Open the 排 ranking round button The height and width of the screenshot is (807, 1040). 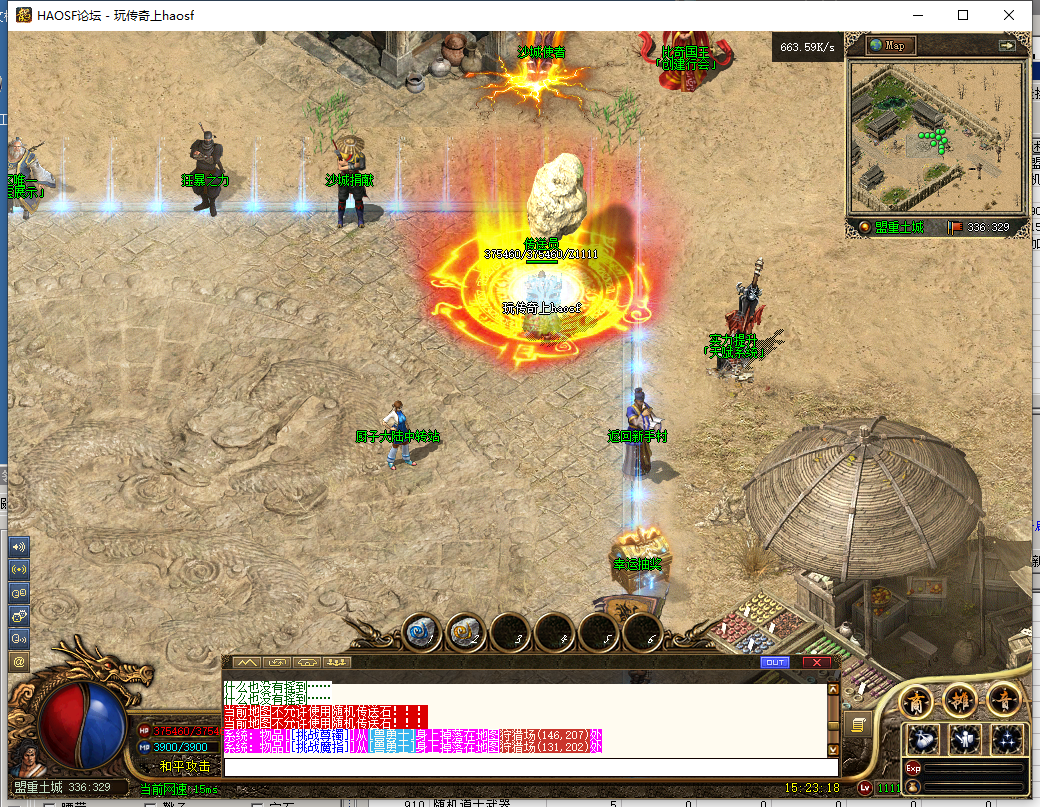click(960, 701)
